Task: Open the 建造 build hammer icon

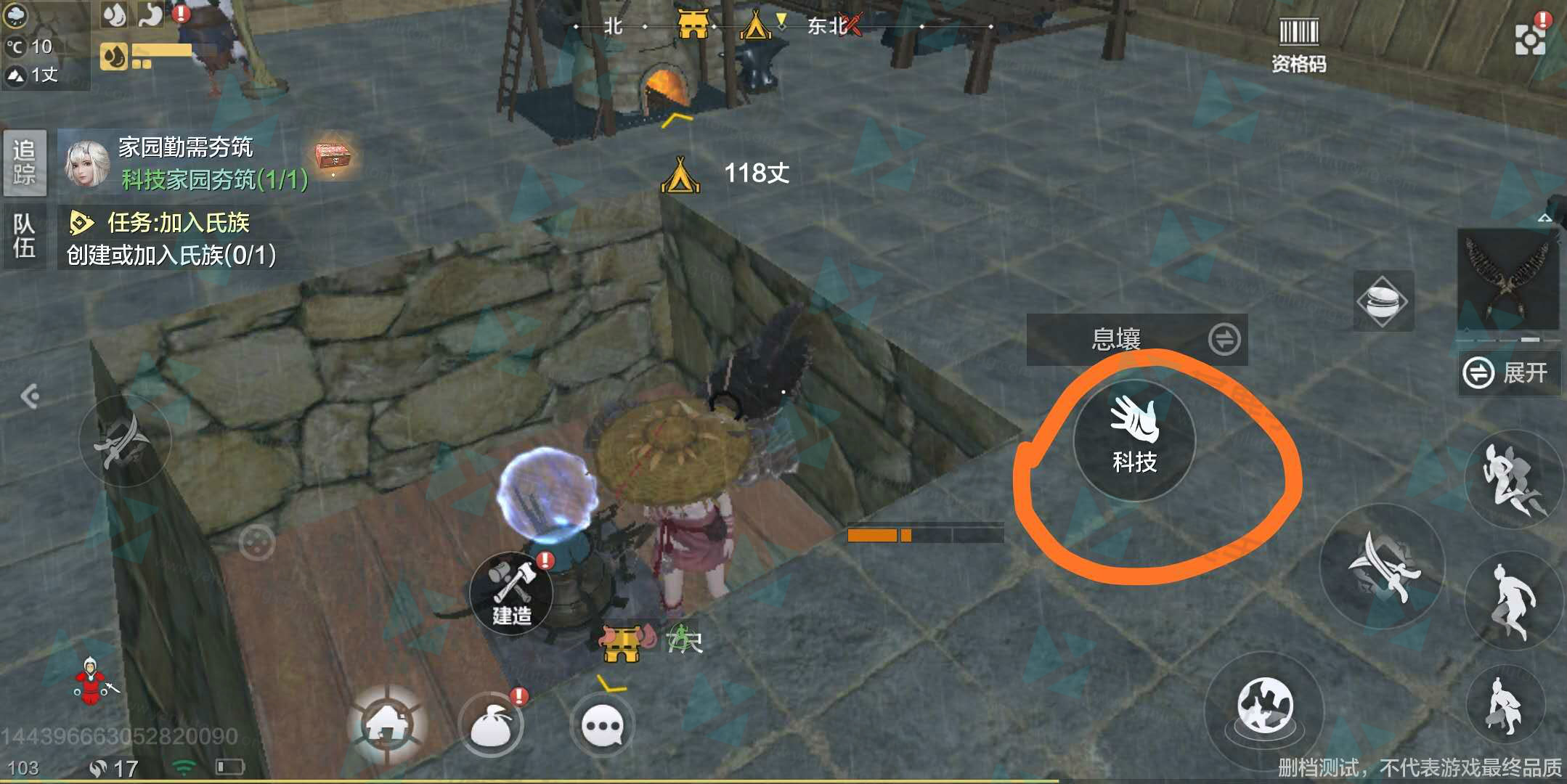Action: (513, 594)
